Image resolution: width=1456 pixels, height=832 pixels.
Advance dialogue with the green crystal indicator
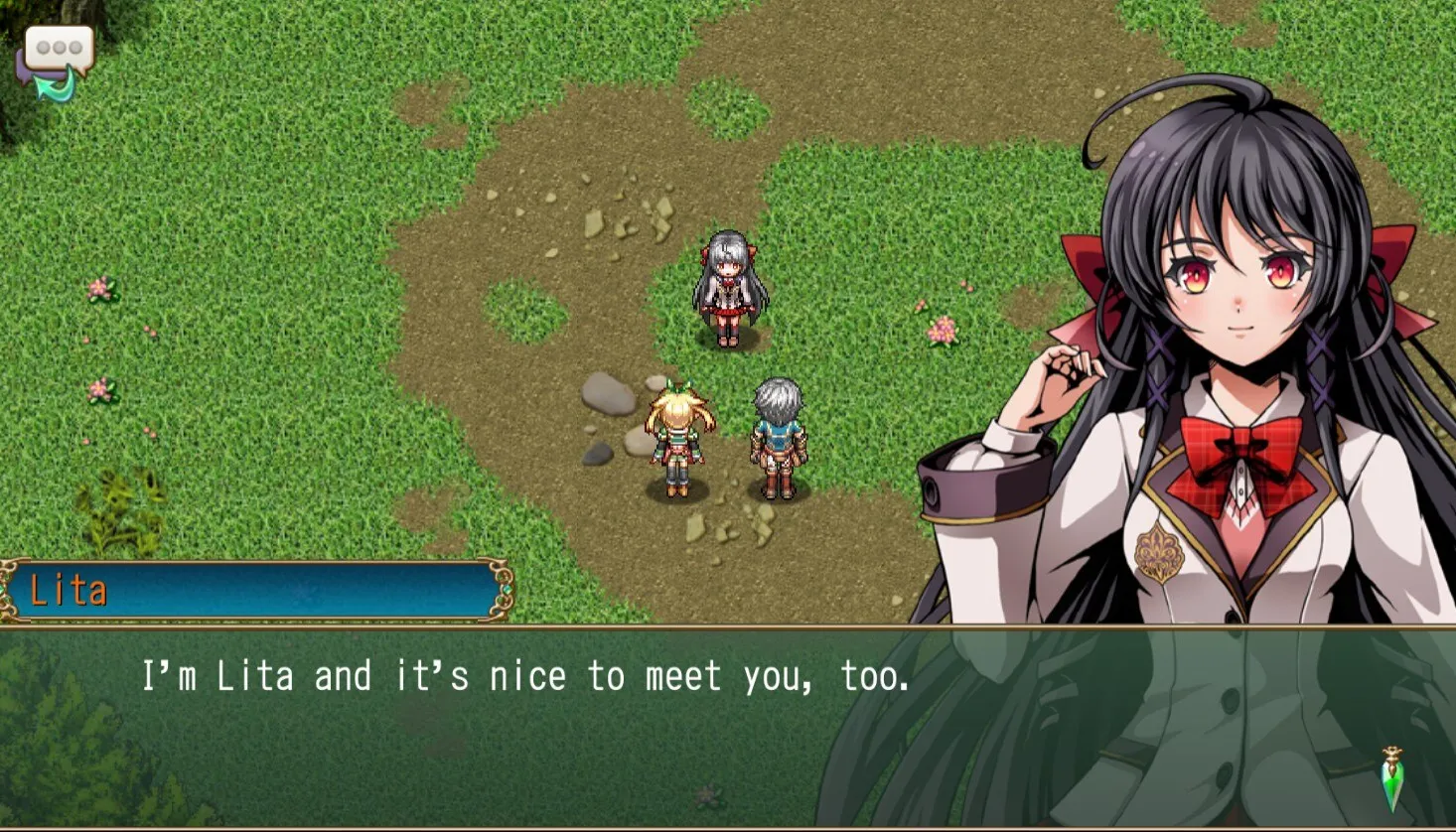click(1393, 780)
